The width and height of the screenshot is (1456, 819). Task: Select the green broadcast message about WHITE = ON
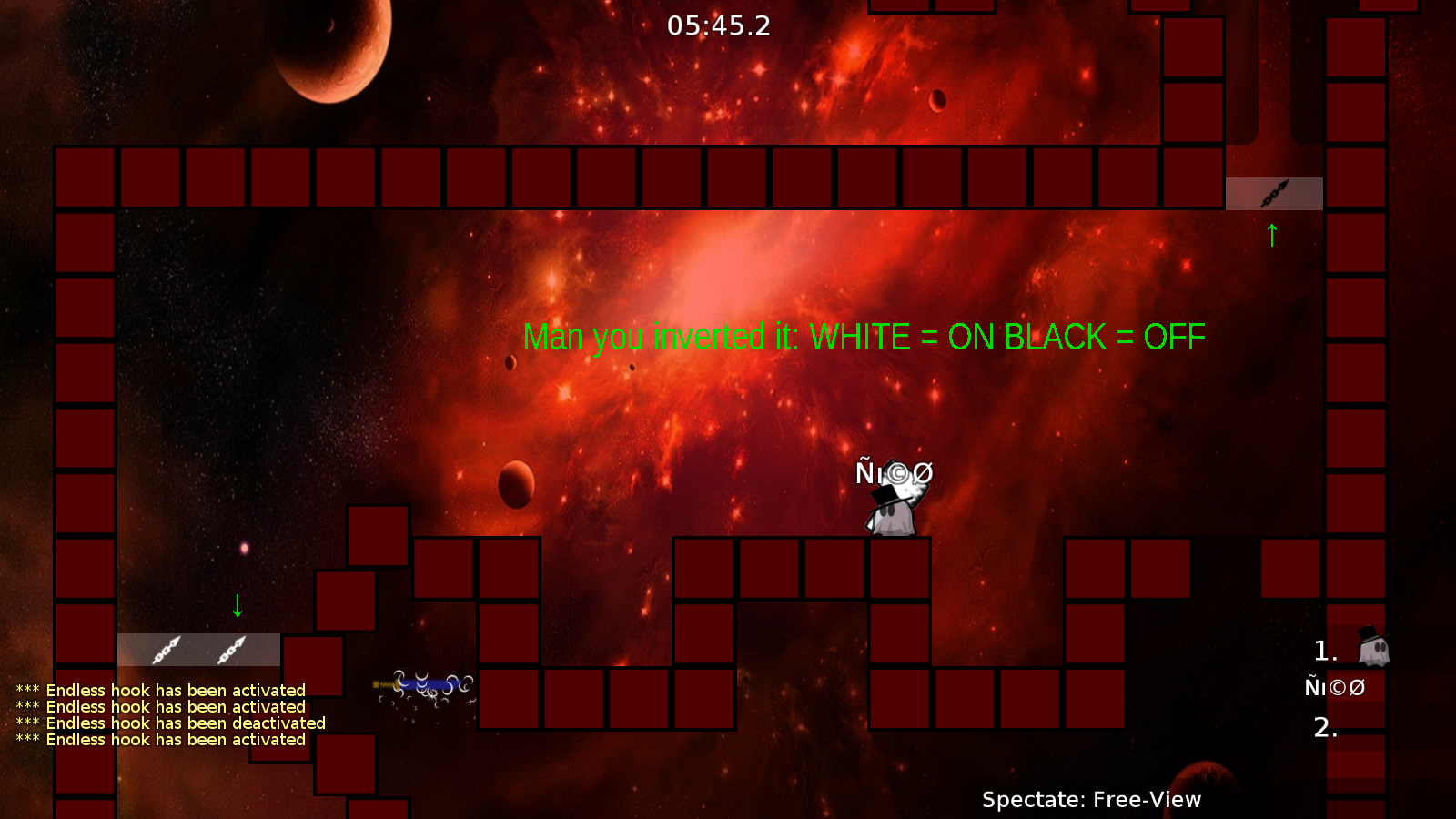864,337
